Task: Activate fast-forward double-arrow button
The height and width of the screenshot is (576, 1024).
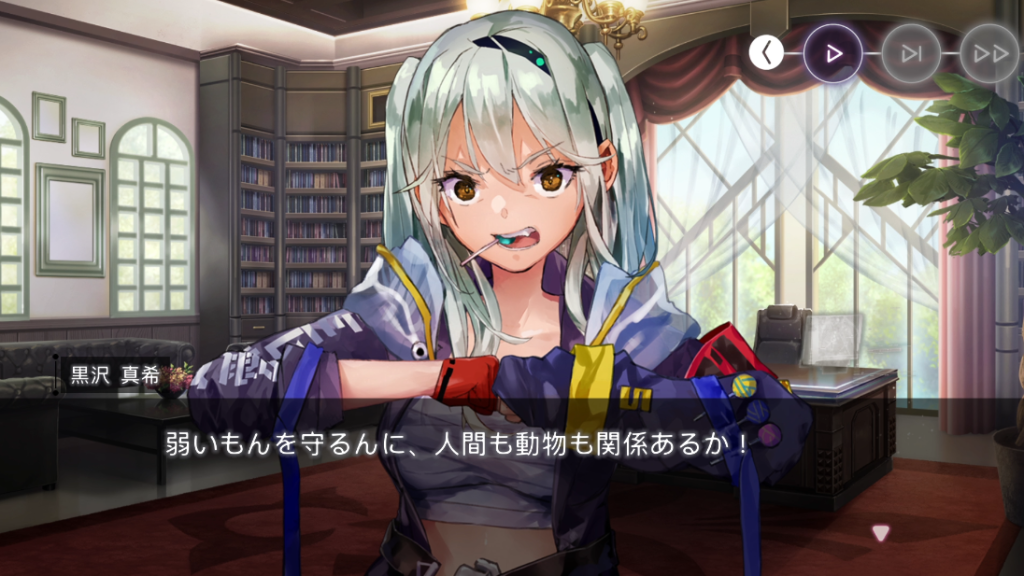Action: 989,53
